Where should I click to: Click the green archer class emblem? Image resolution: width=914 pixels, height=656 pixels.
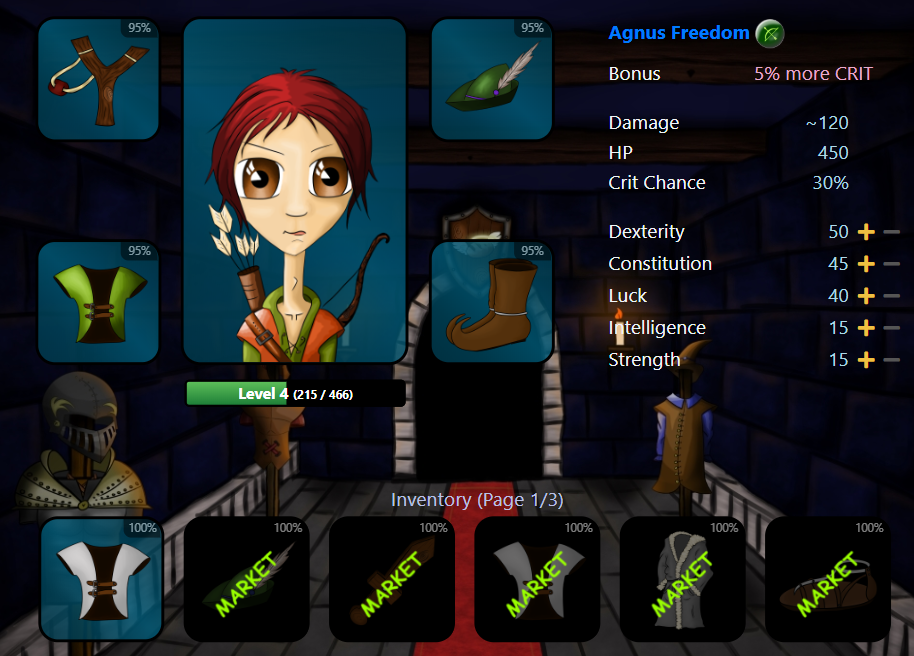[x=769, y=34]
